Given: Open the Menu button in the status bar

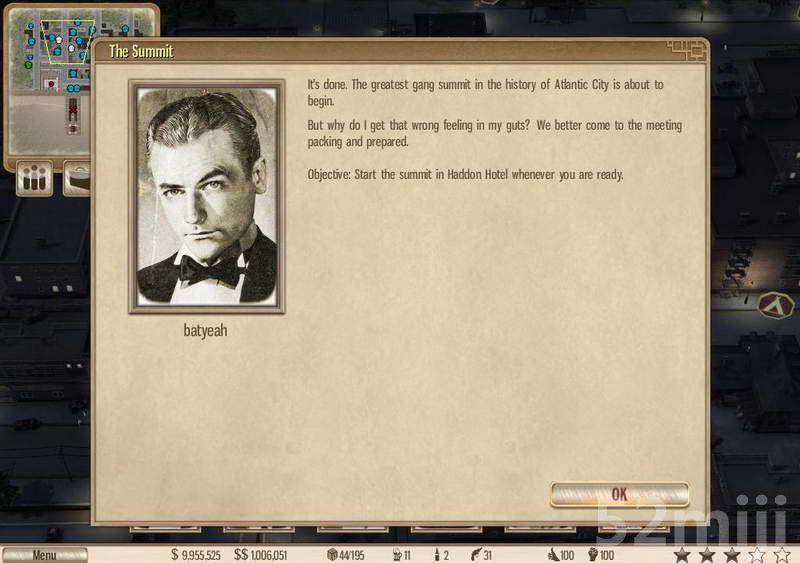Looking at the screenshot, I should point(44,555).
